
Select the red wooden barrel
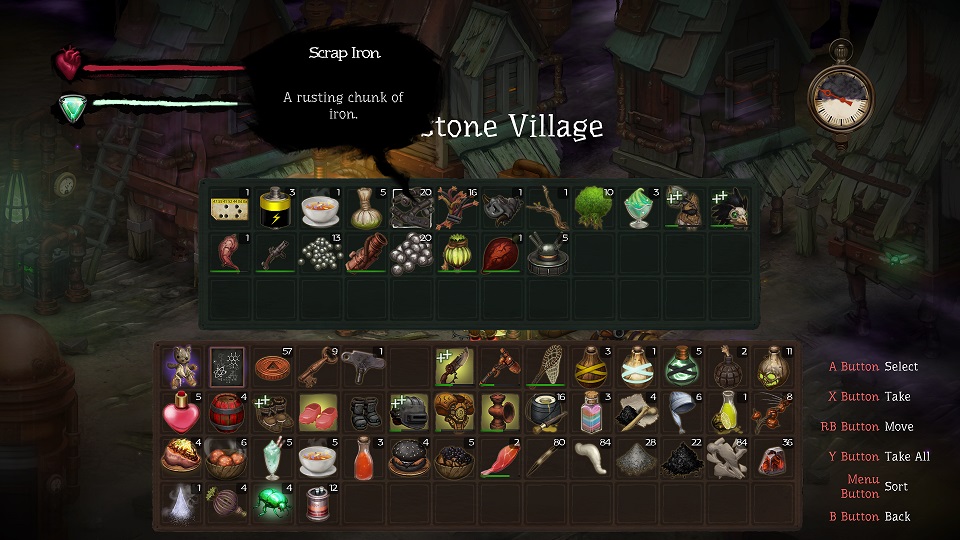tap(227, 412)
